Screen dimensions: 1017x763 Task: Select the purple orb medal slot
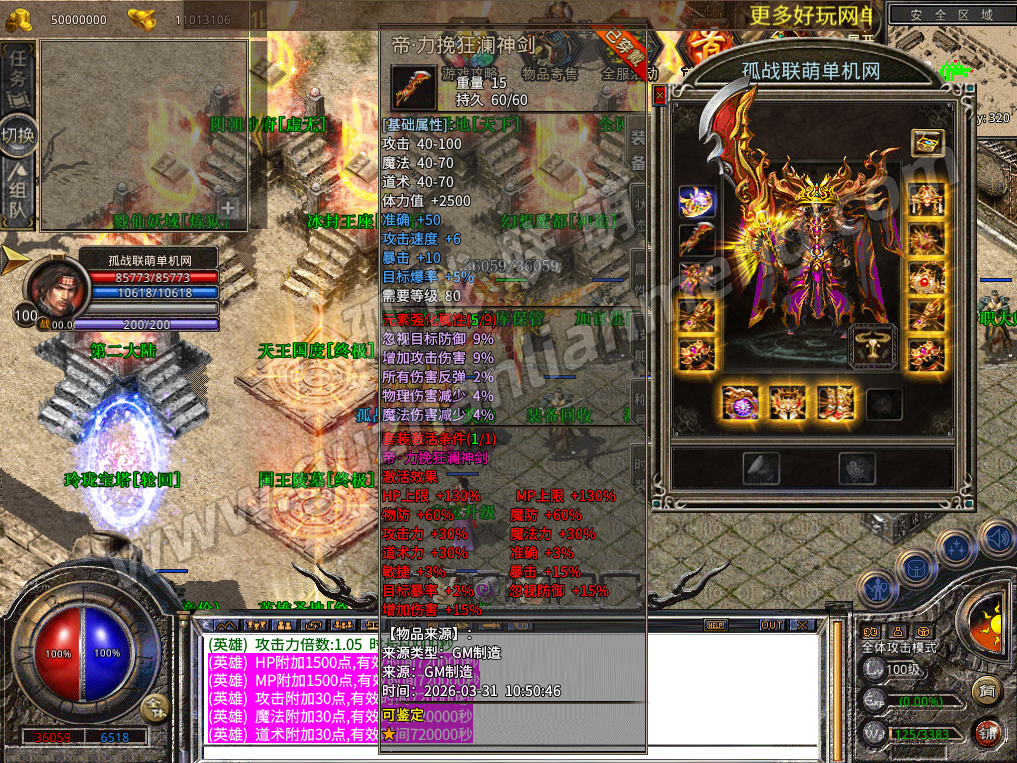[741, 403]
